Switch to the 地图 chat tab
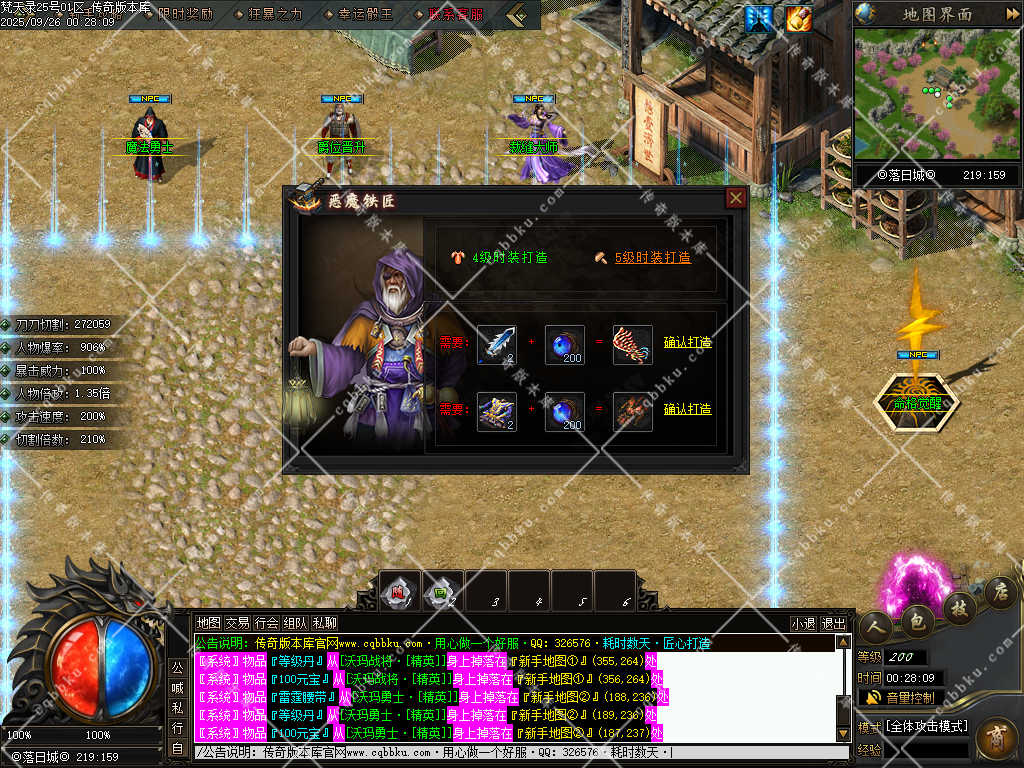Viewport: 1024px width, 768px height. point(208,623)
